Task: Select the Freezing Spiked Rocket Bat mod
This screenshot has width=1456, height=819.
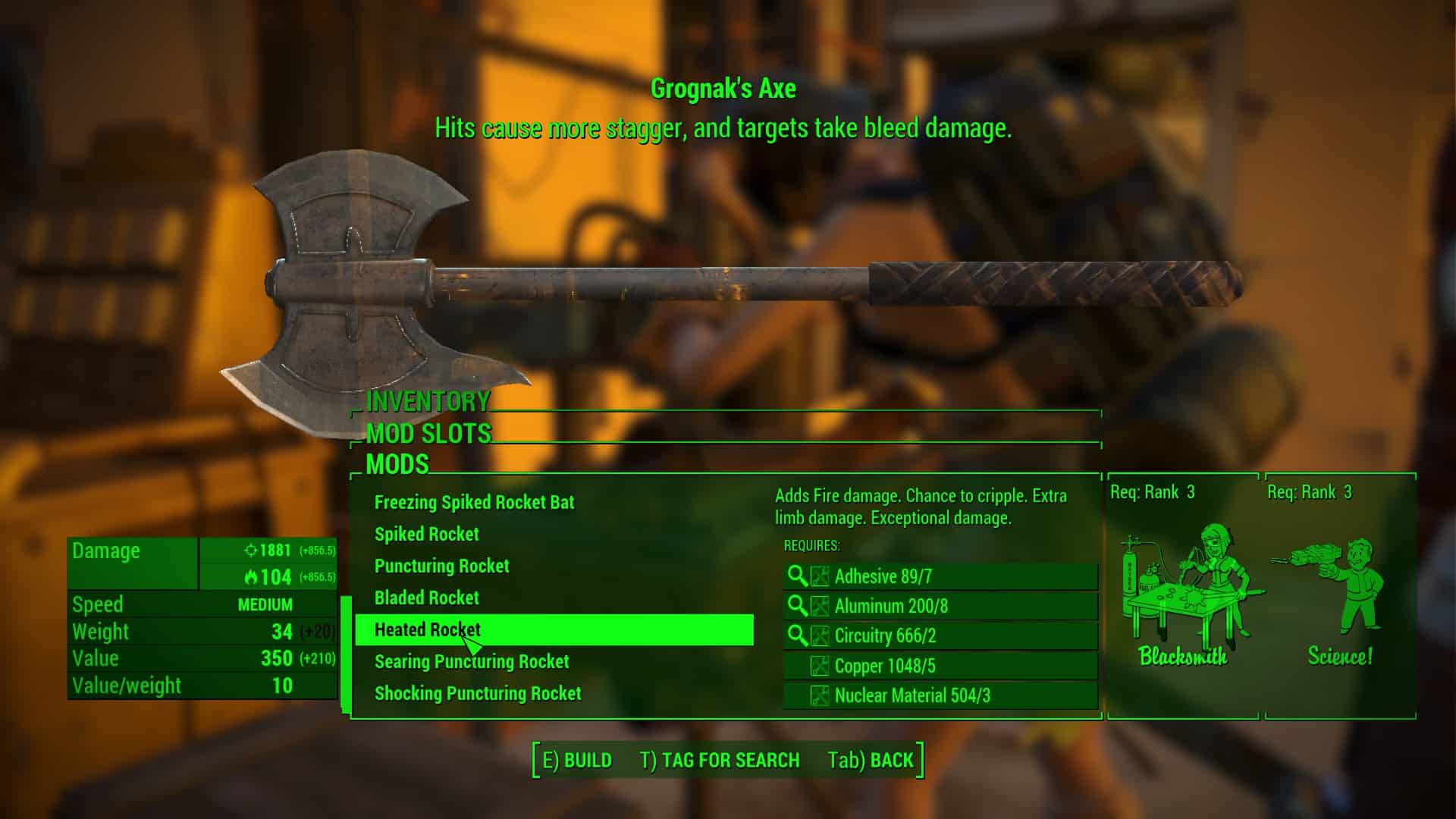Action: click(474, 502)
